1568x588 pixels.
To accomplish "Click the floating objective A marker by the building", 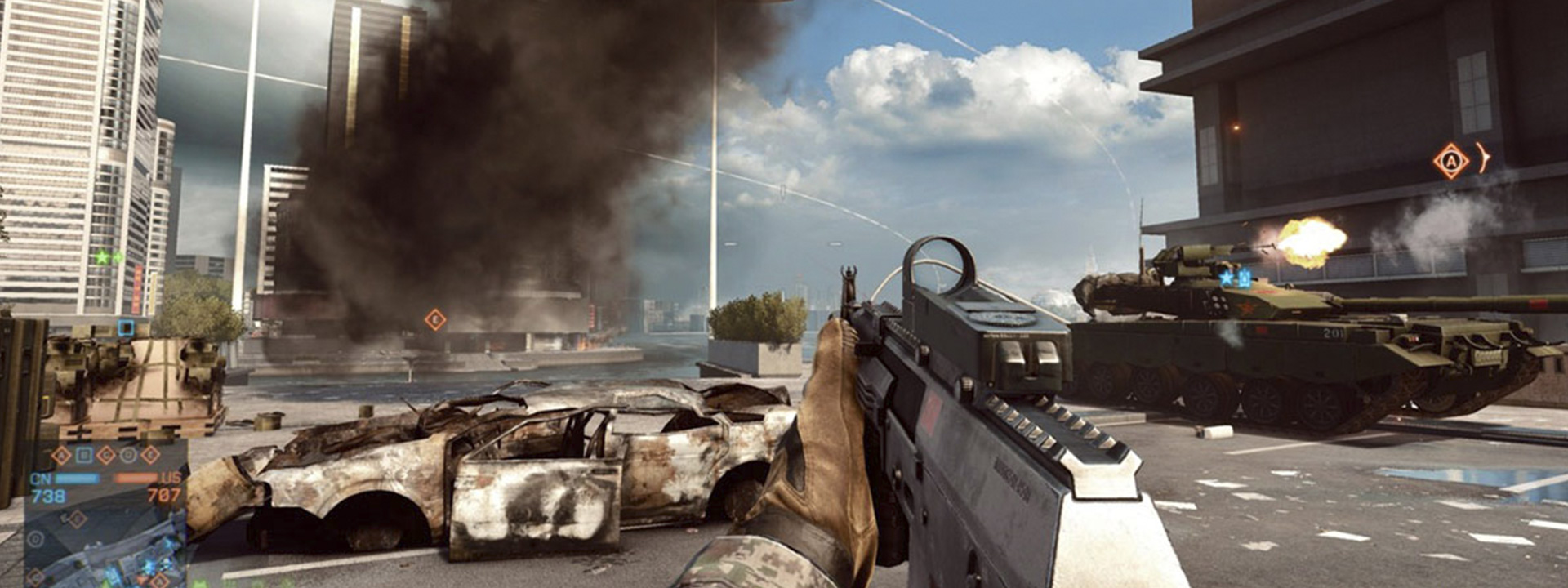I will click(1451, 161).
